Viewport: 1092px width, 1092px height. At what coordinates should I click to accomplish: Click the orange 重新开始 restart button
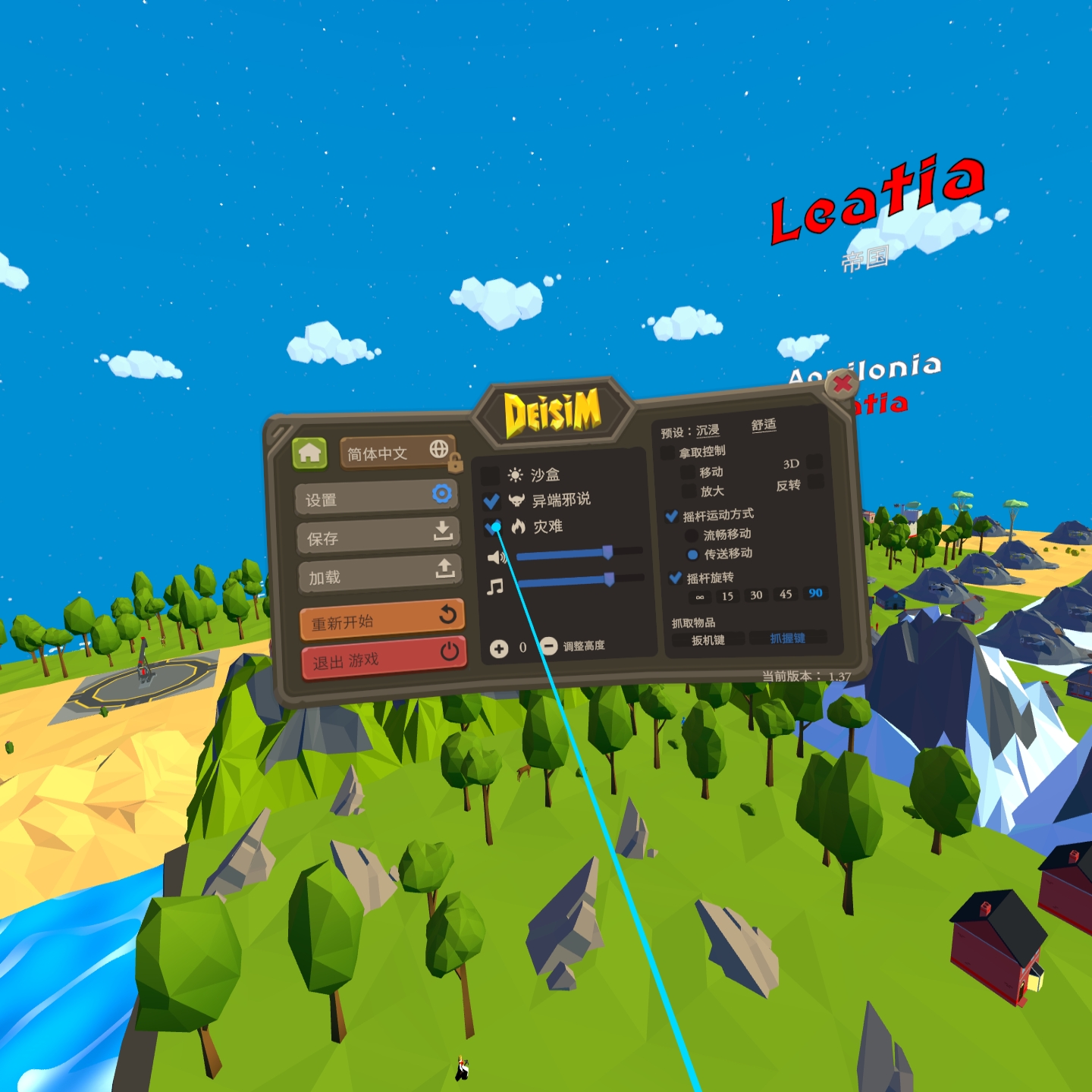pos(381,620)
